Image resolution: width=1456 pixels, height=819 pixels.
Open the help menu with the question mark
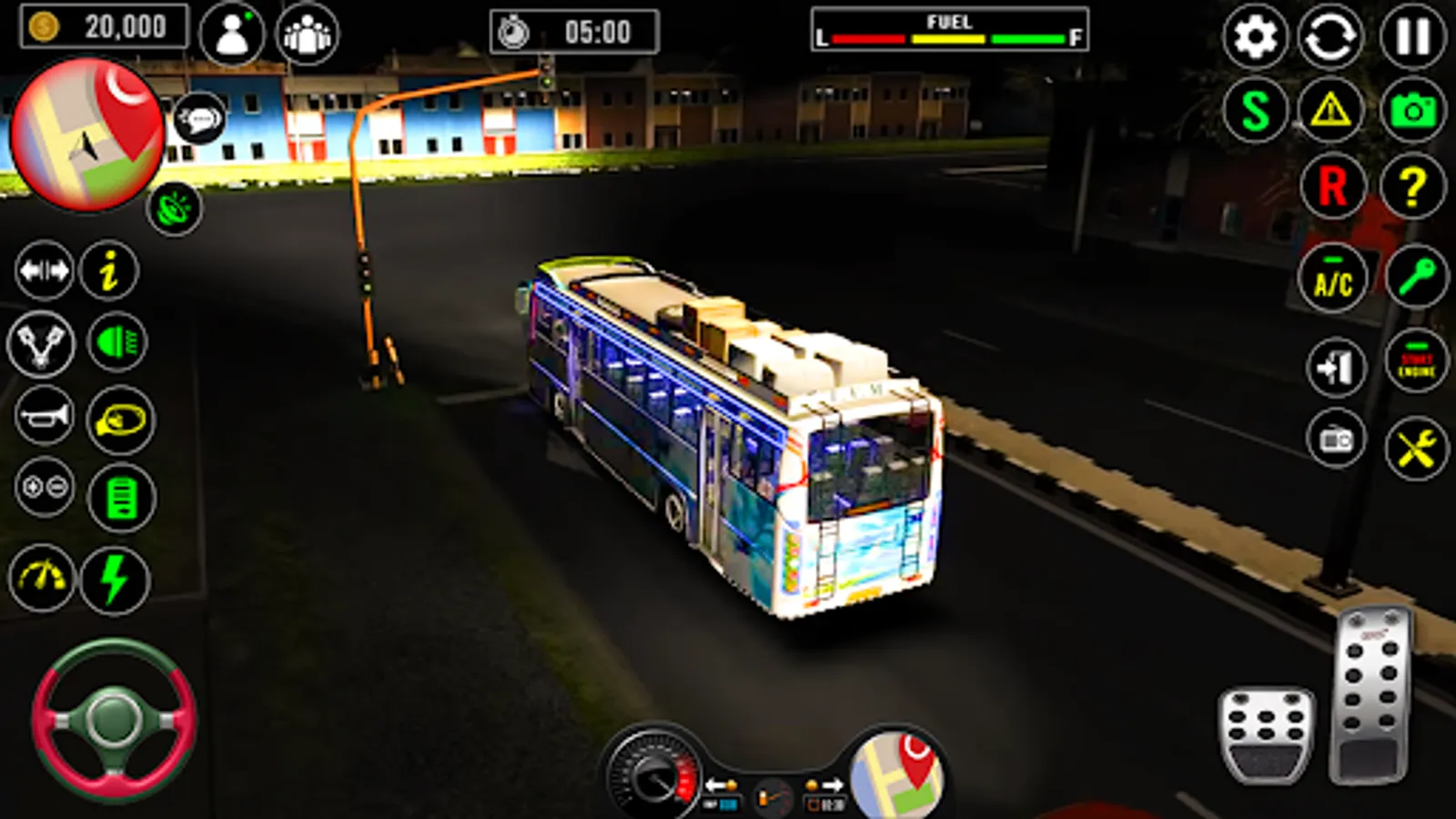tap(1410, 187)
